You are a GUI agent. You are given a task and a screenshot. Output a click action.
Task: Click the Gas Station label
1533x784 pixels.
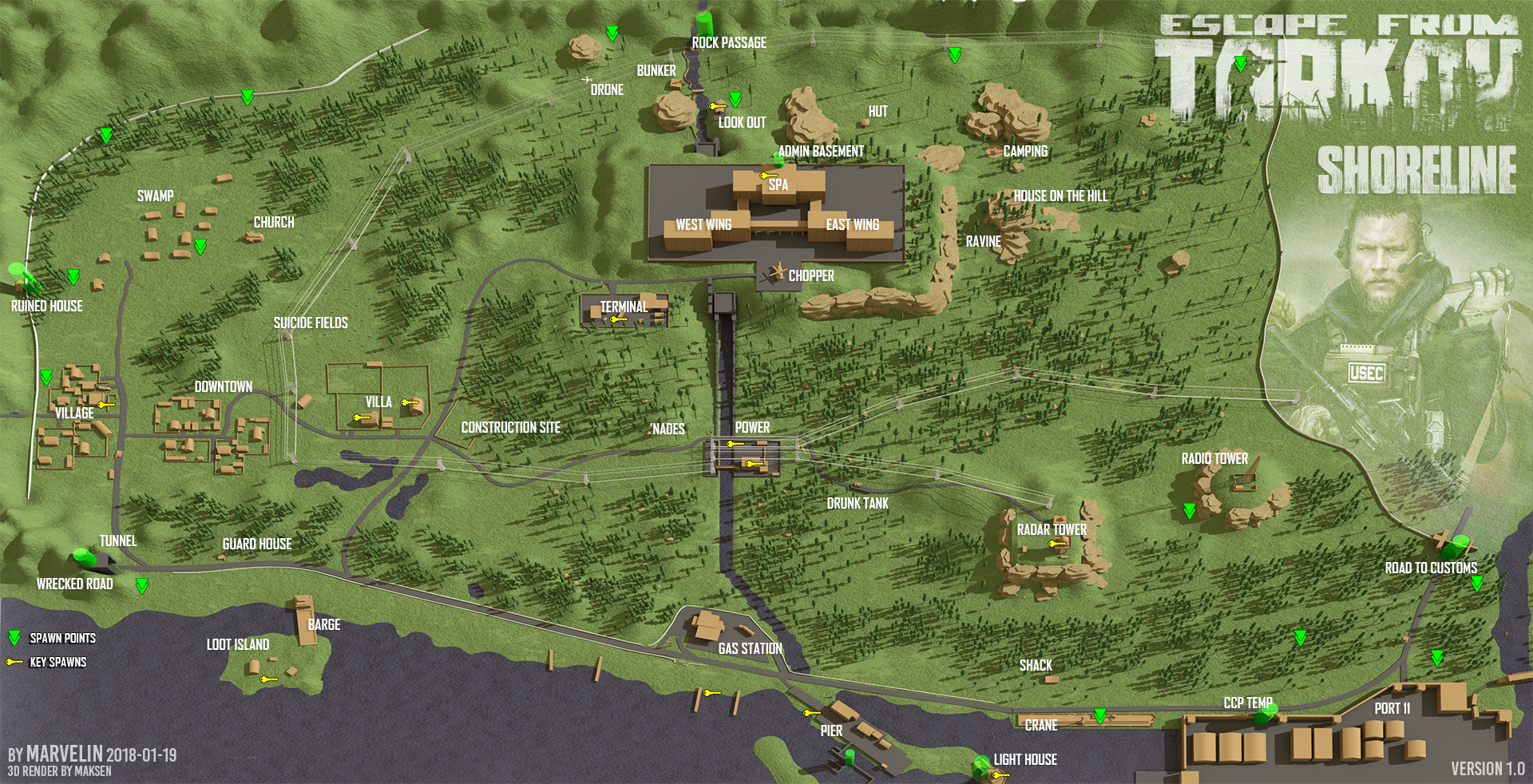tap(750, 648)
